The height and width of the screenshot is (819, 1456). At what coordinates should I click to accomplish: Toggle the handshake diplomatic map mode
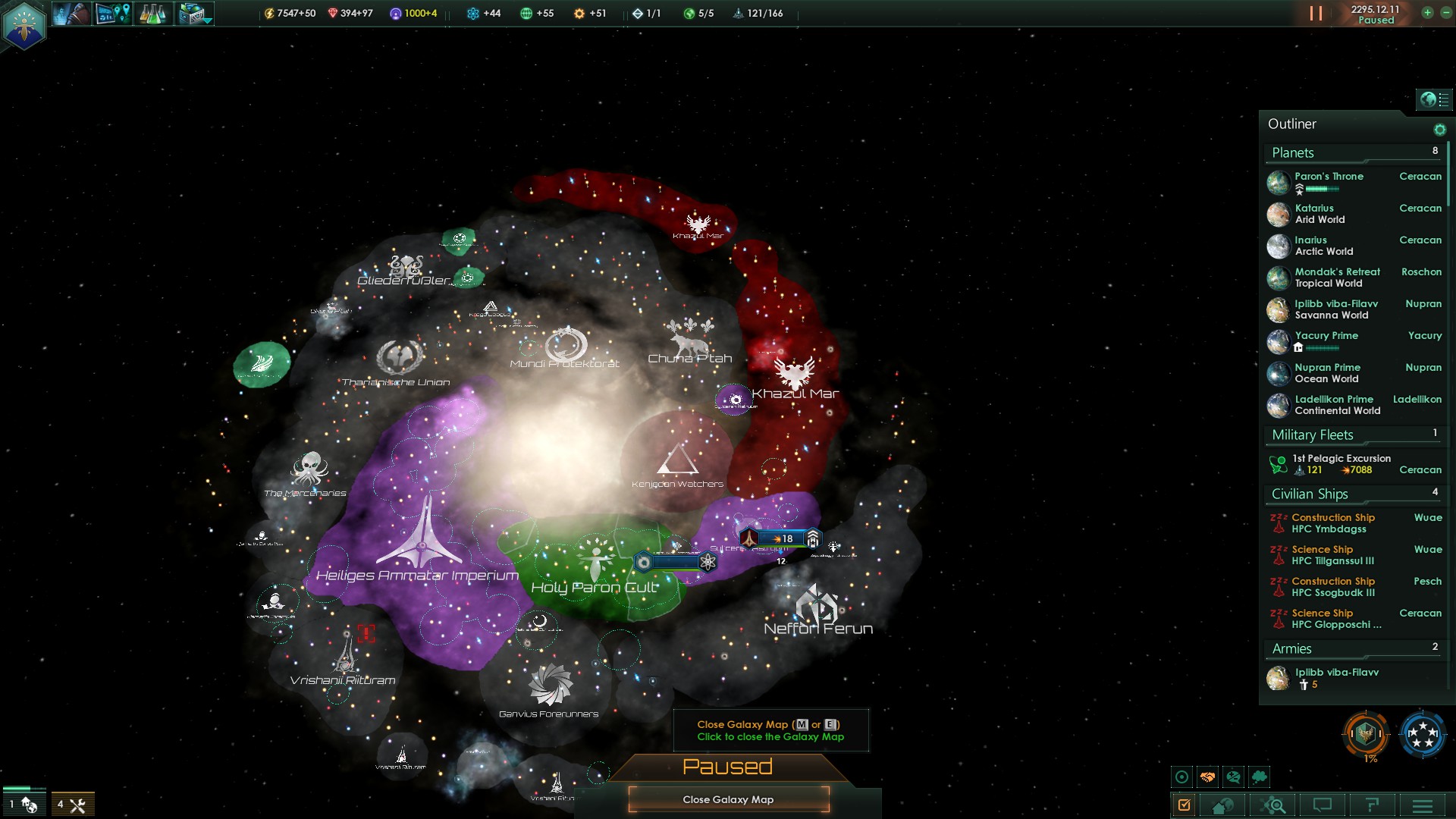[1207, 777]
